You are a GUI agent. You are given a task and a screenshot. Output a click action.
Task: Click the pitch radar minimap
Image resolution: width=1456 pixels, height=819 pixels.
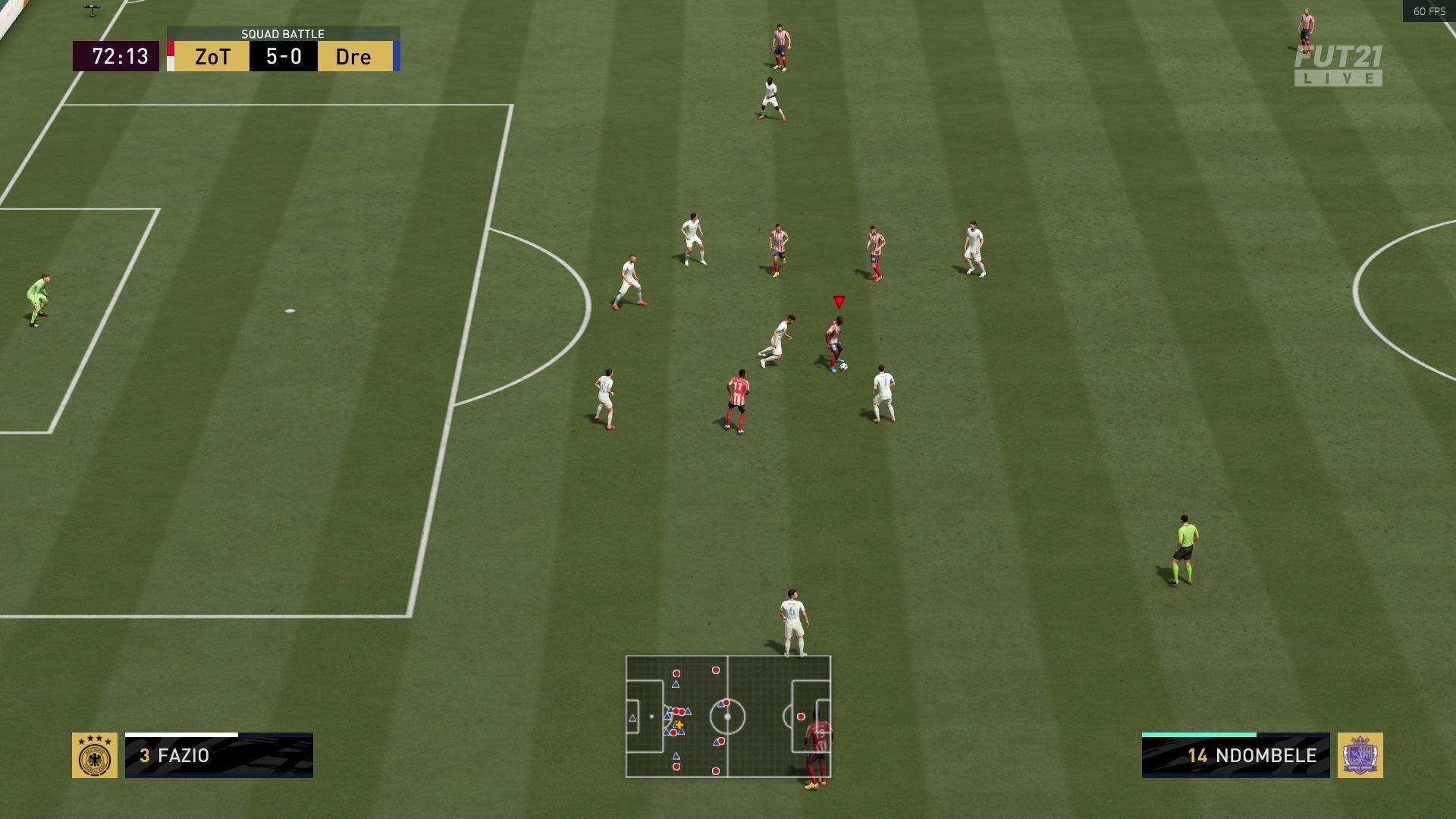click(728, 717)
